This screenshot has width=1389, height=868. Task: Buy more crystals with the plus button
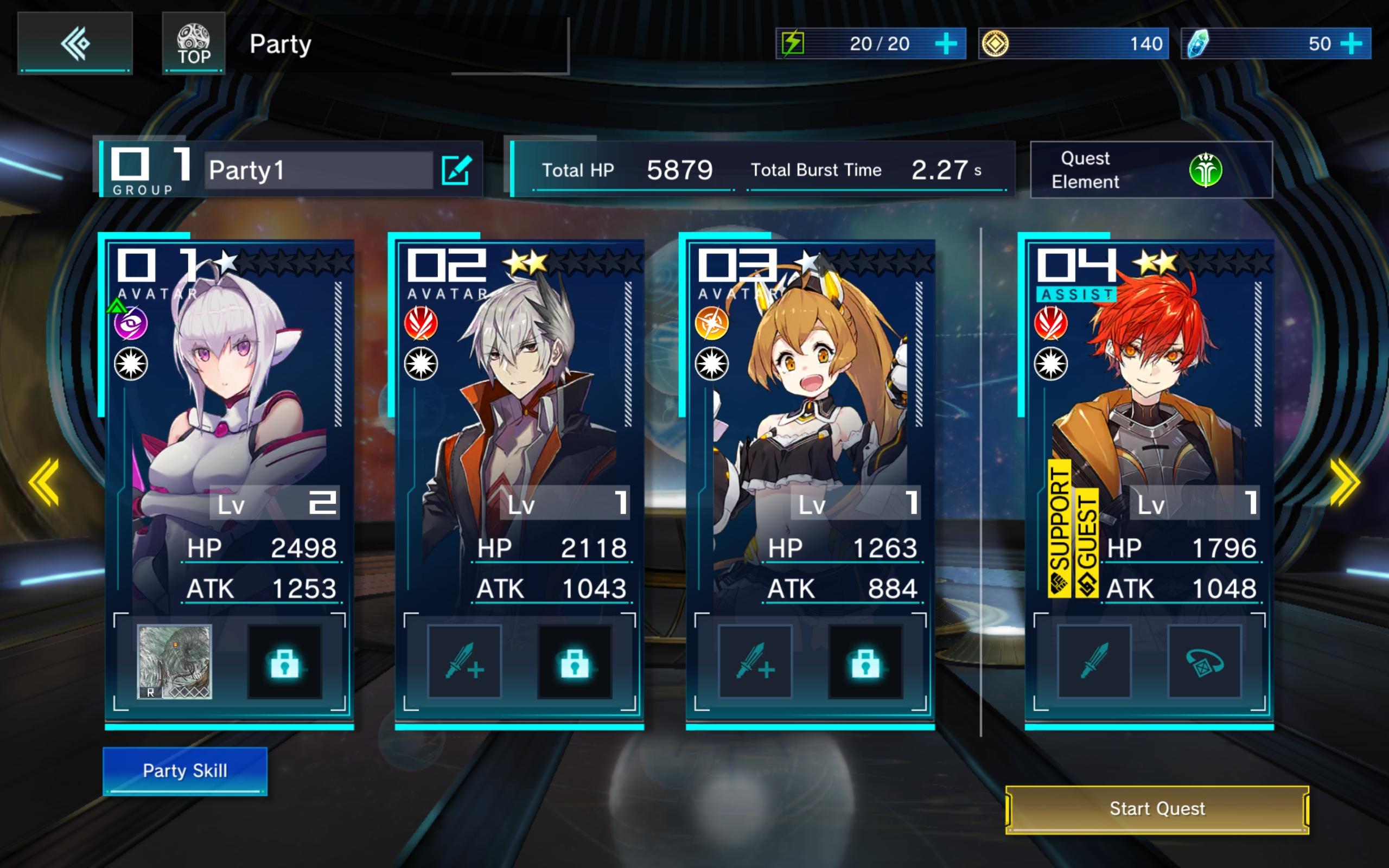coord(1352,43)
